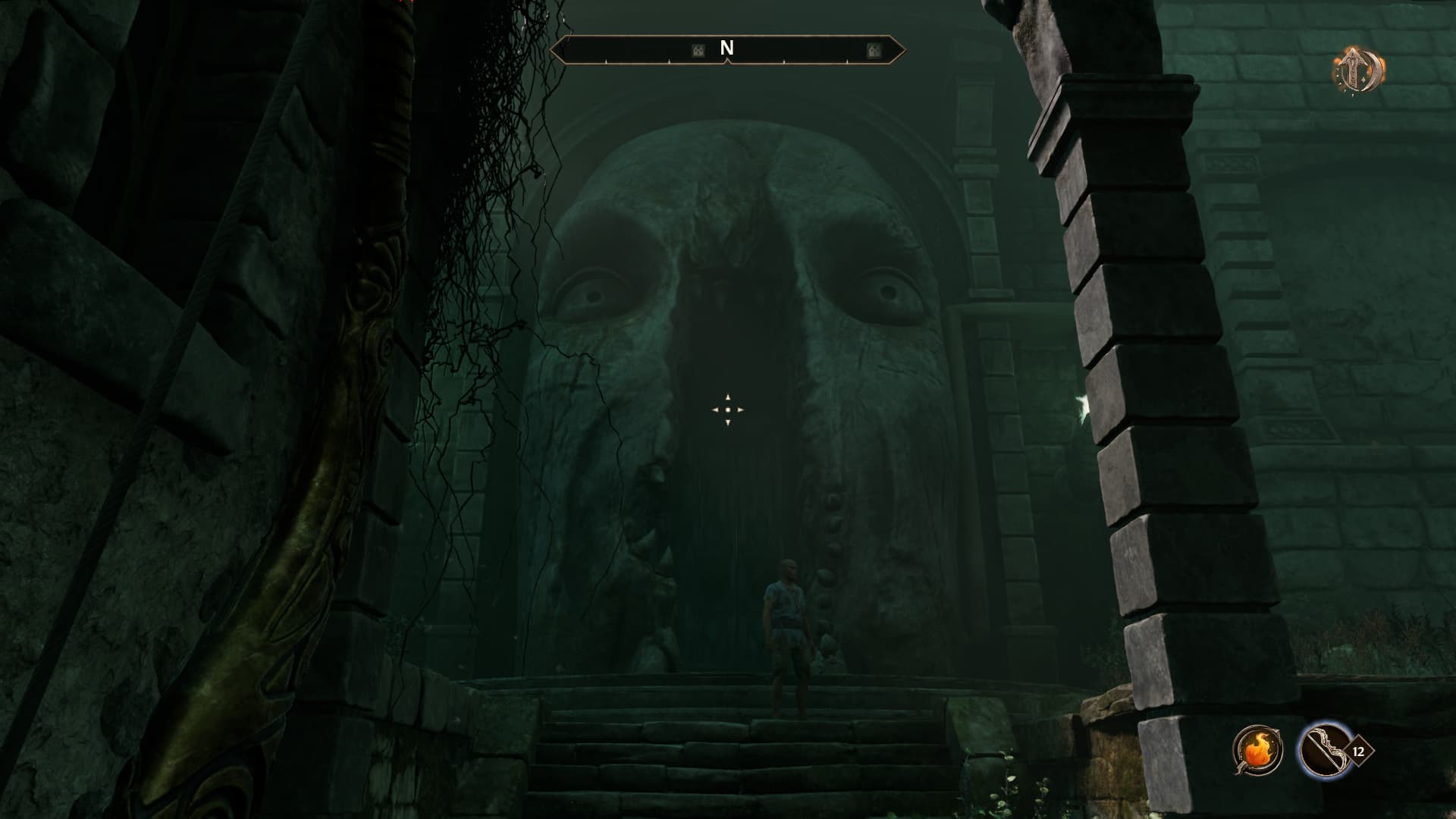Click the arrow-and-moon active effect icon
This screenshot has width=1456, height=819.
[x=1357, y=71]
